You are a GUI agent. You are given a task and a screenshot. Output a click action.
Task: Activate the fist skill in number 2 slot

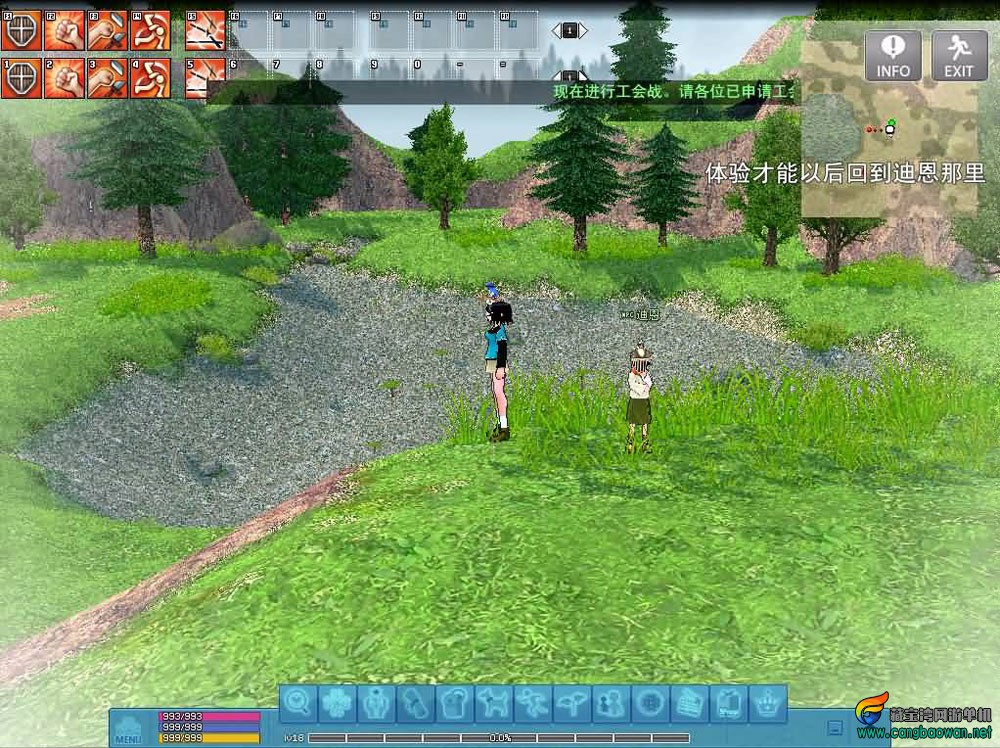(64, 78)
